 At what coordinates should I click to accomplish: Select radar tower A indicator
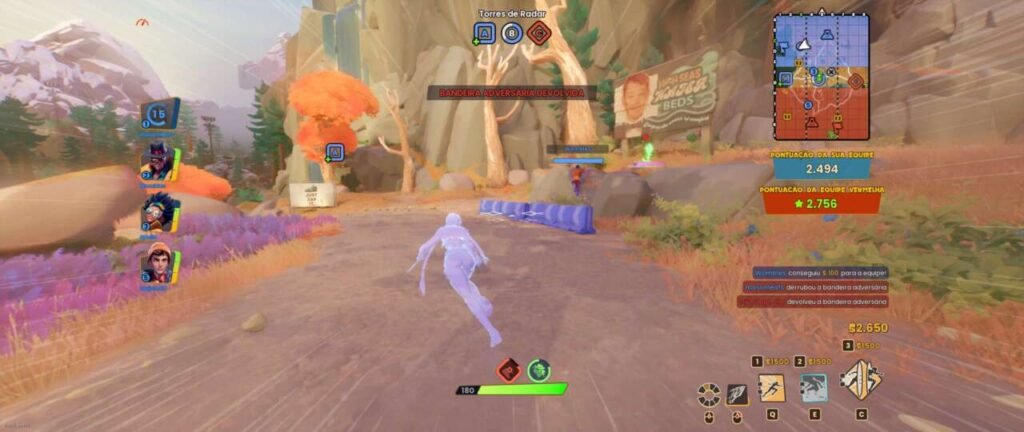(485, 33)
